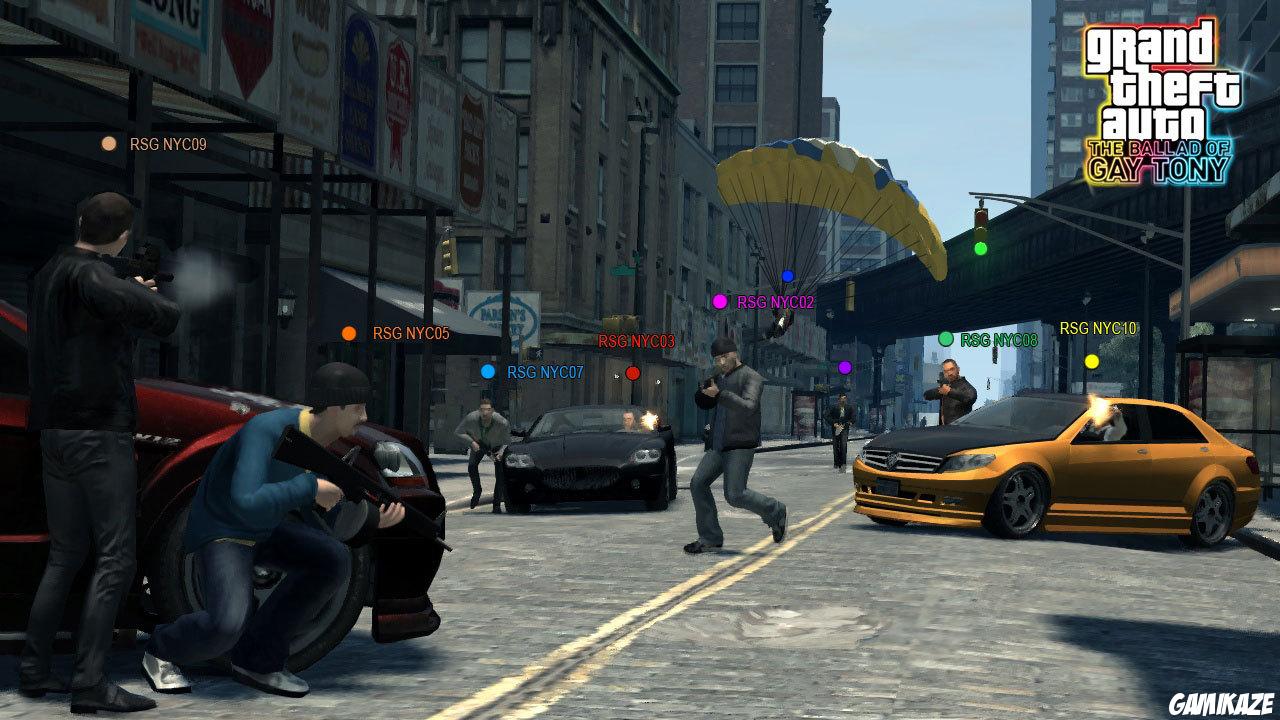Click the RSG NYC08 name label
Screen dimensions: 1280x720
point(1000,339)
